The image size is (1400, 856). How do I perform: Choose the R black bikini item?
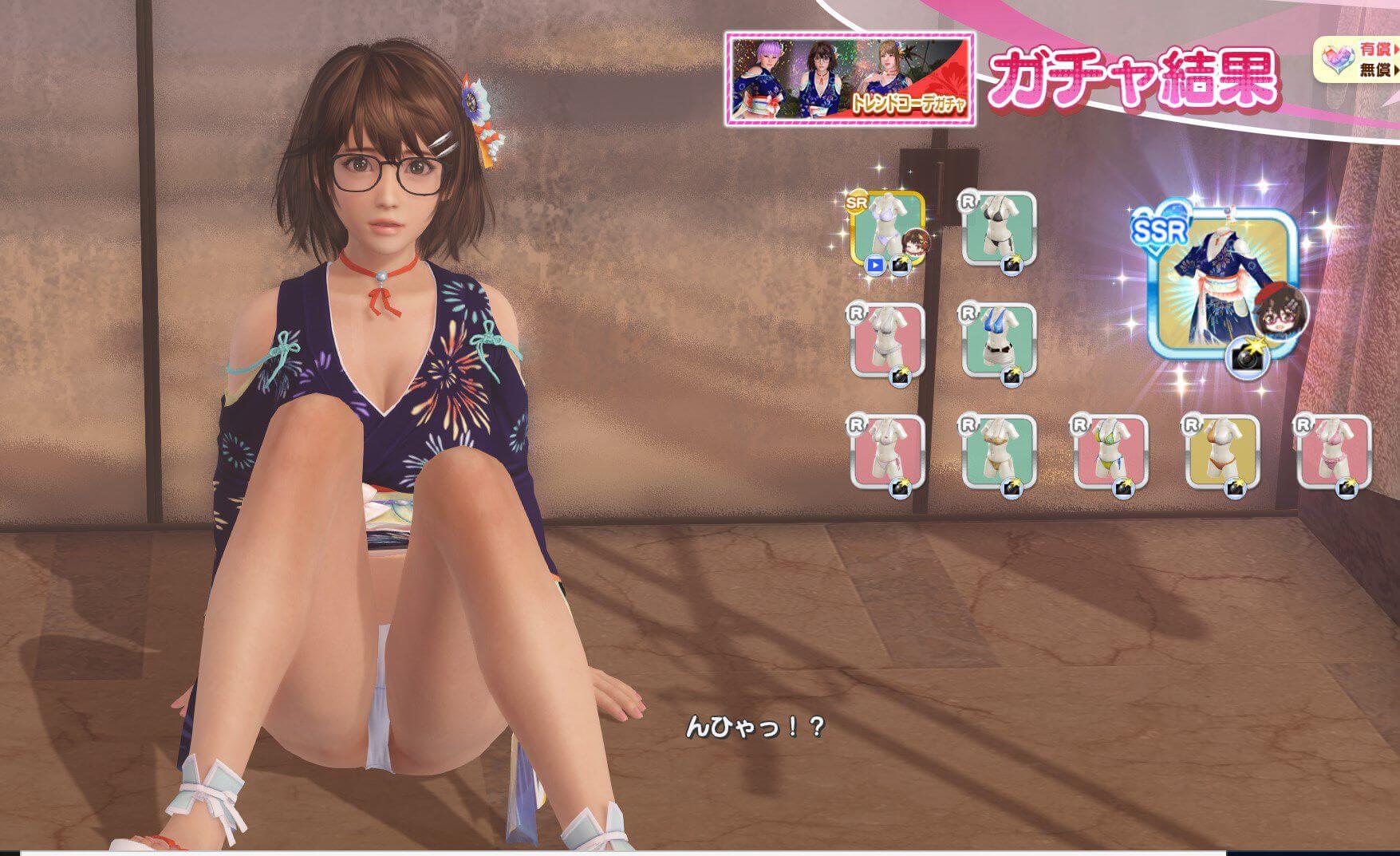click(x=998, y=229)
